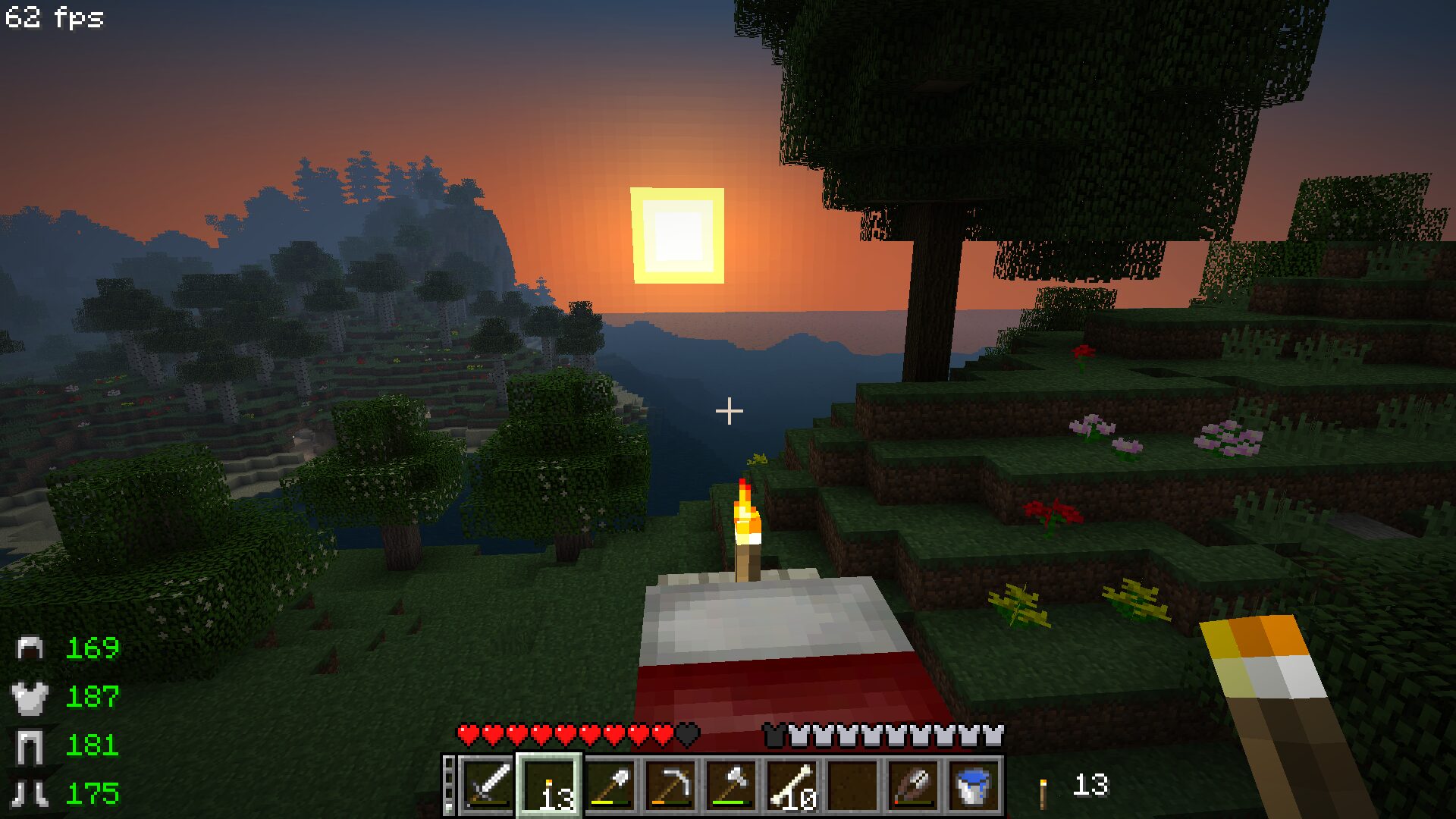Viewport: 1456px width, 819px height.
Task: Click the iron boots durability icon
Action: pos(30,793)
